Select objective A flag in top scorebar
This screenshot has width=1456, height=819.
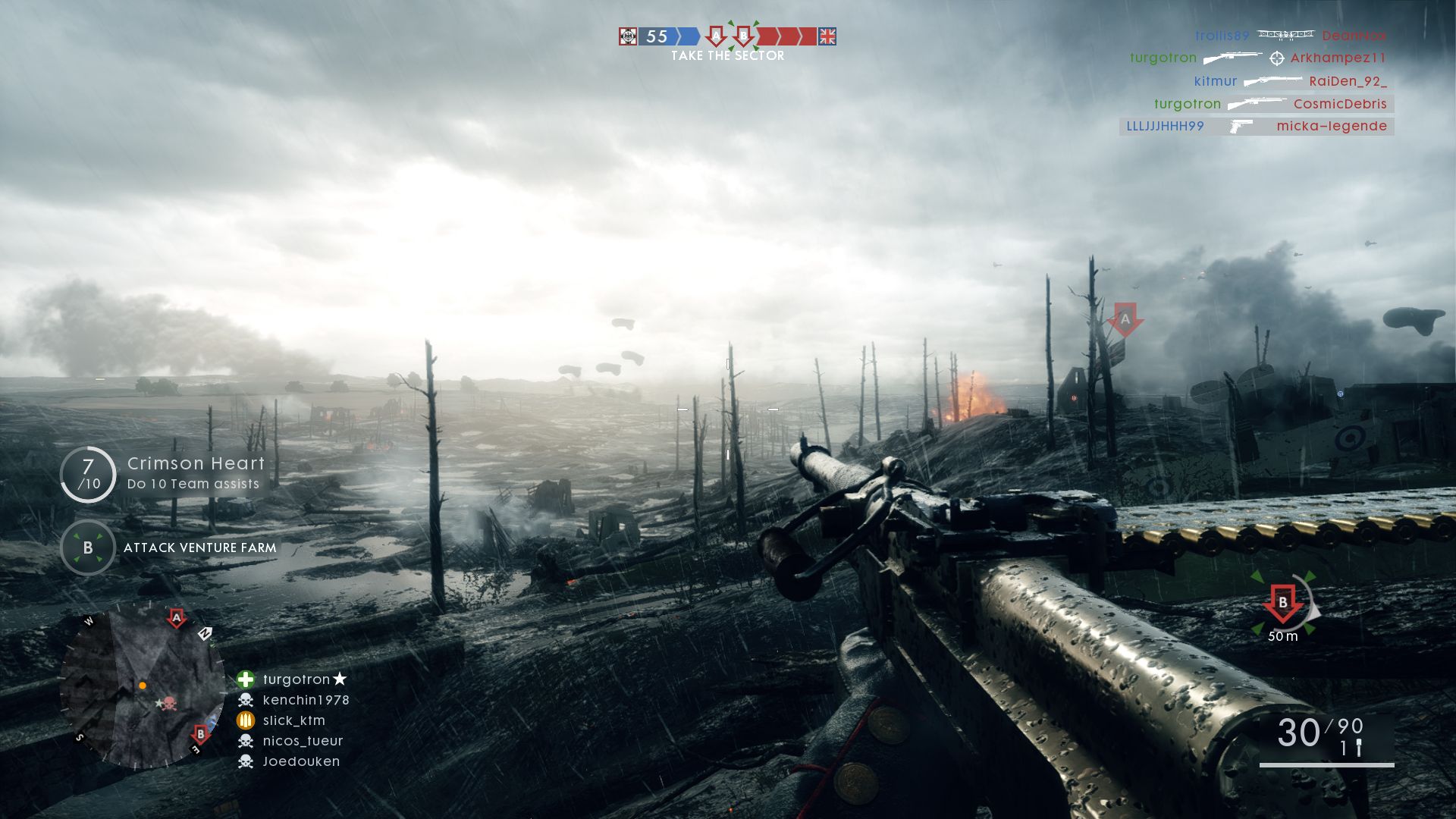pos(715,36)
